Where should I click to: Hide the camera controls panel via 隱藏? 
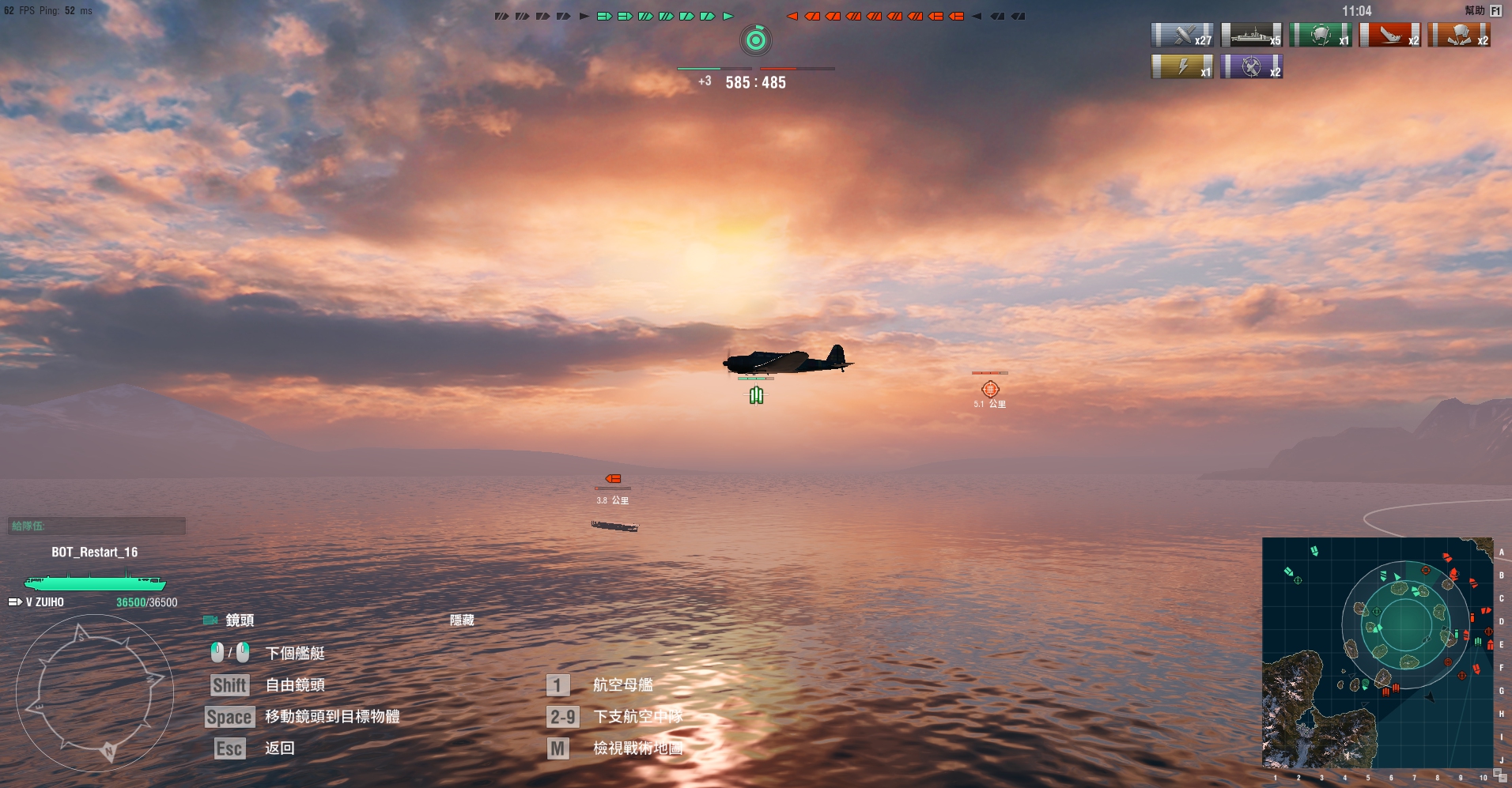click(462, 620)
